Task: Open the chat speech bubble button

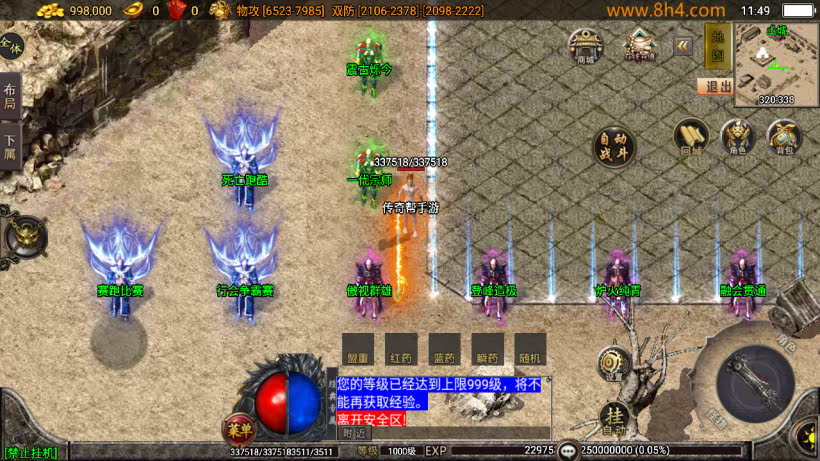Action: (x=568, y=451)
